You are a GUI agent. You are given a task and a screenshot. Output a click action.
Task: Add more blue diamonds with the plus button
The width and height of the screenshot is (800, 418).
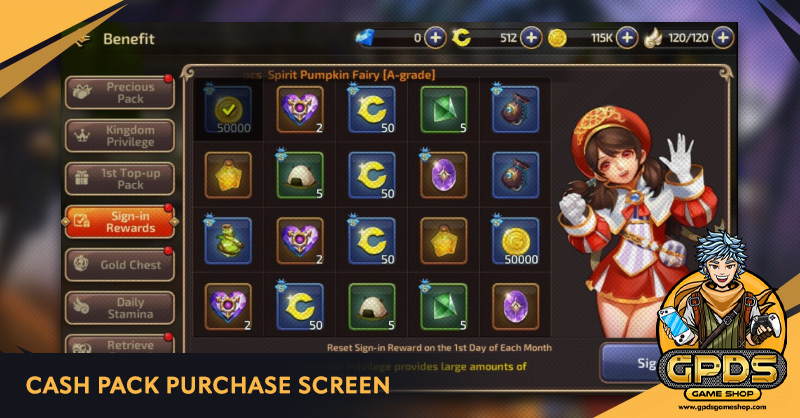(435, 38)
